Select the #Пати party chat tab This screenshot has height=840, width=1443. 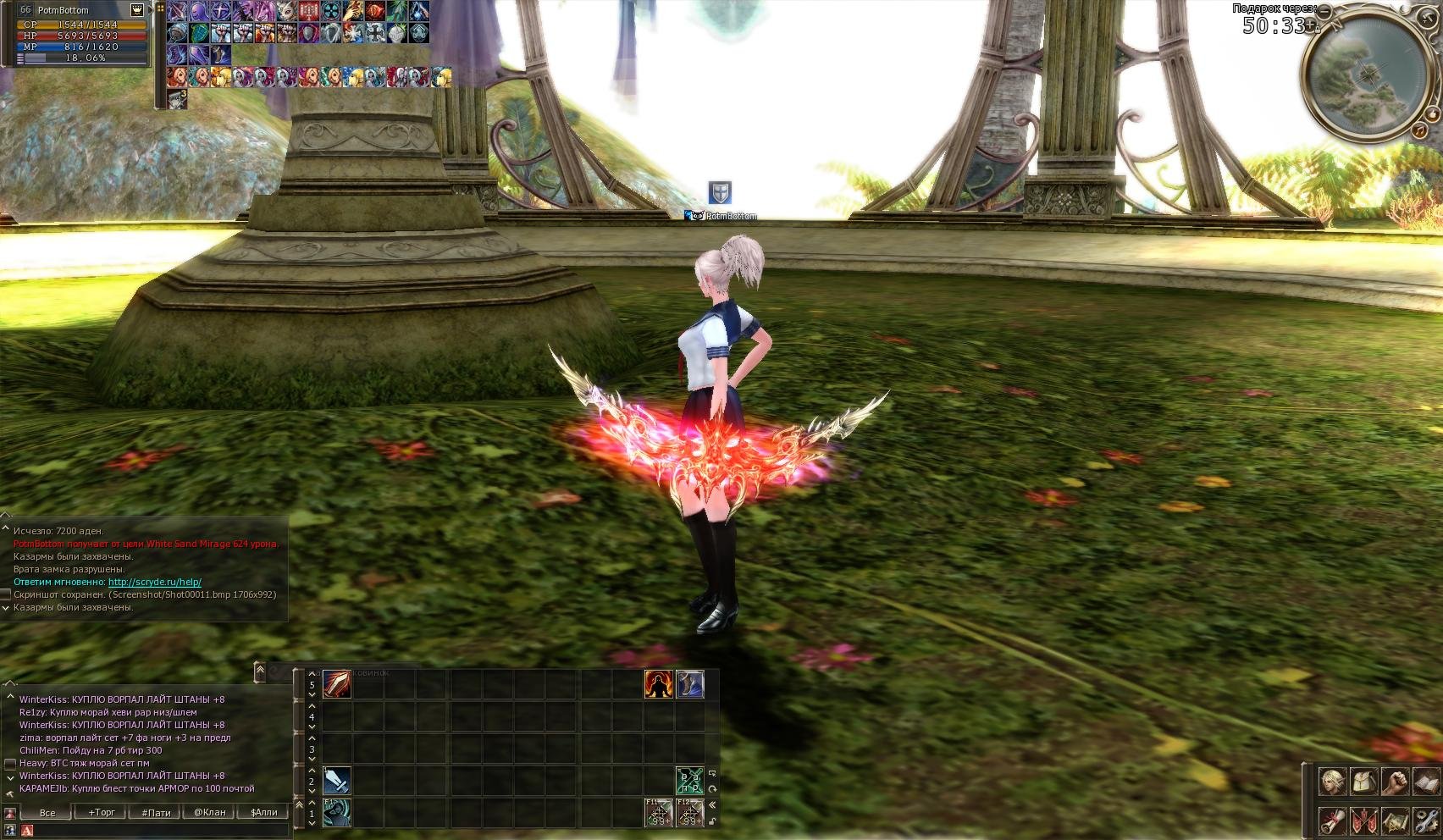pos(156,812)
